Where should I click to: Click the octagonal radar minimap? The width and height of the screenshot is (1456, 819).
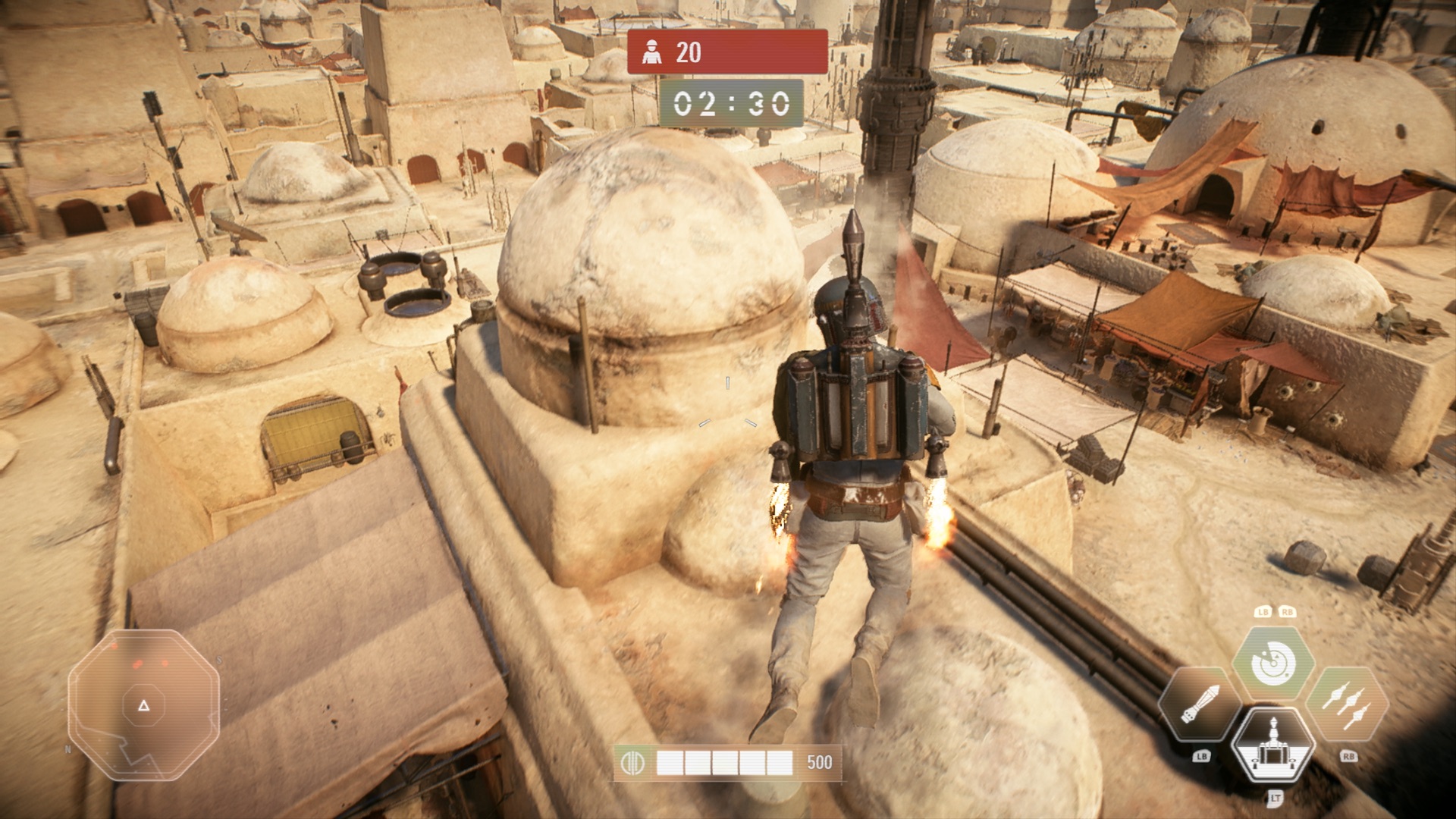tap(143, 705)
